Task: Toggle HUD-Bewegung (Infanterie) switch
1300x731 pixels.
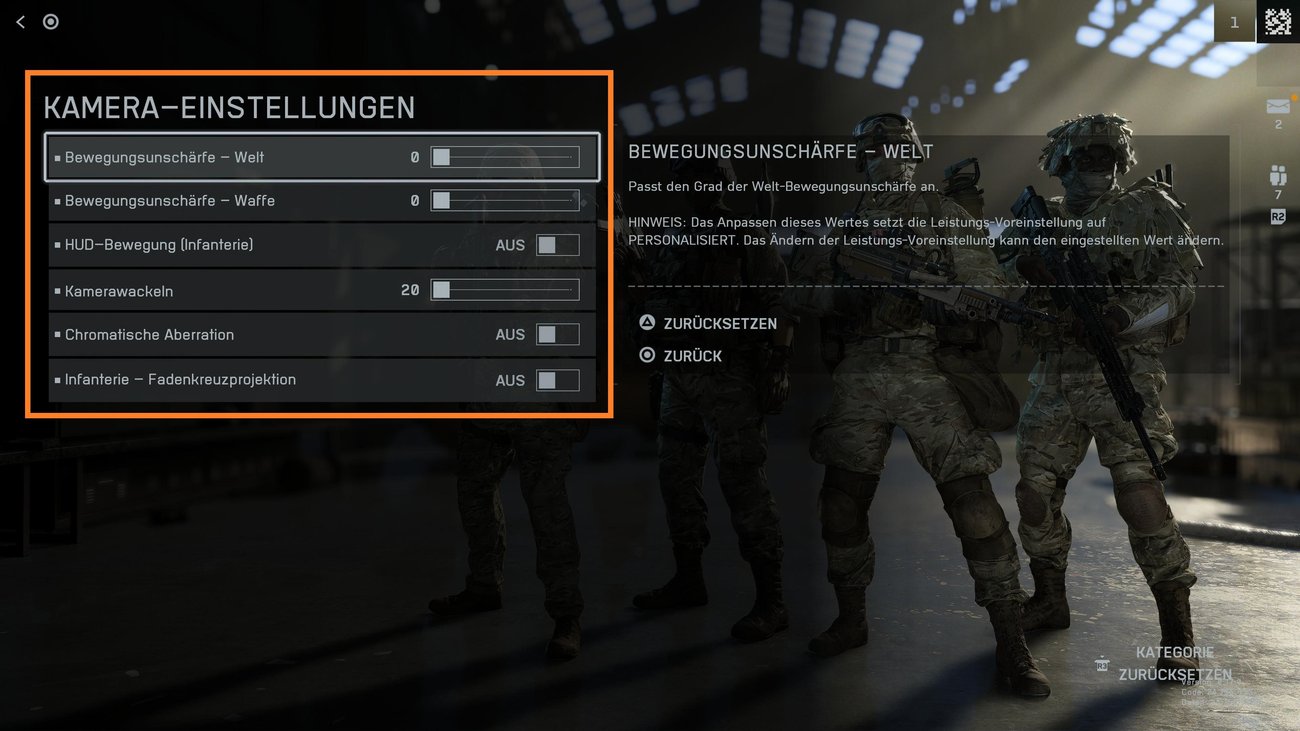Action: (x=557, y=245)
